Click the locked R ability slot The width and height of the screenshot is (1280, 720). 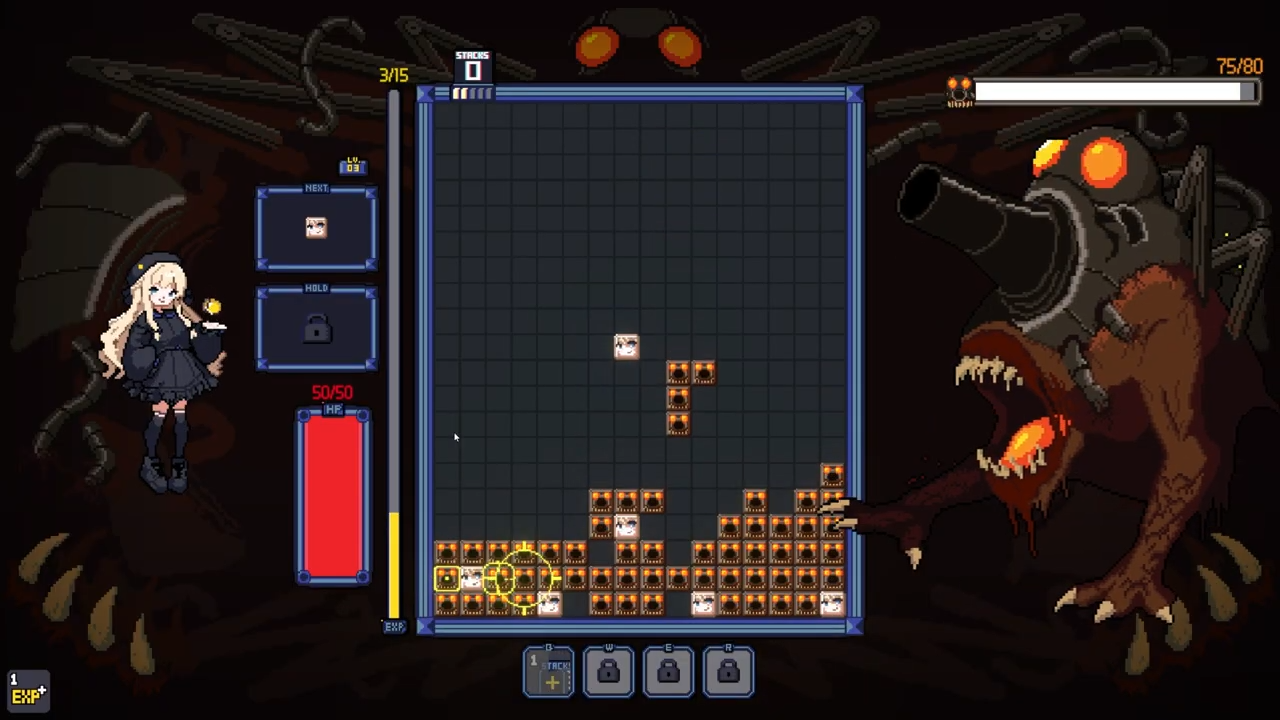coord(728,670)
